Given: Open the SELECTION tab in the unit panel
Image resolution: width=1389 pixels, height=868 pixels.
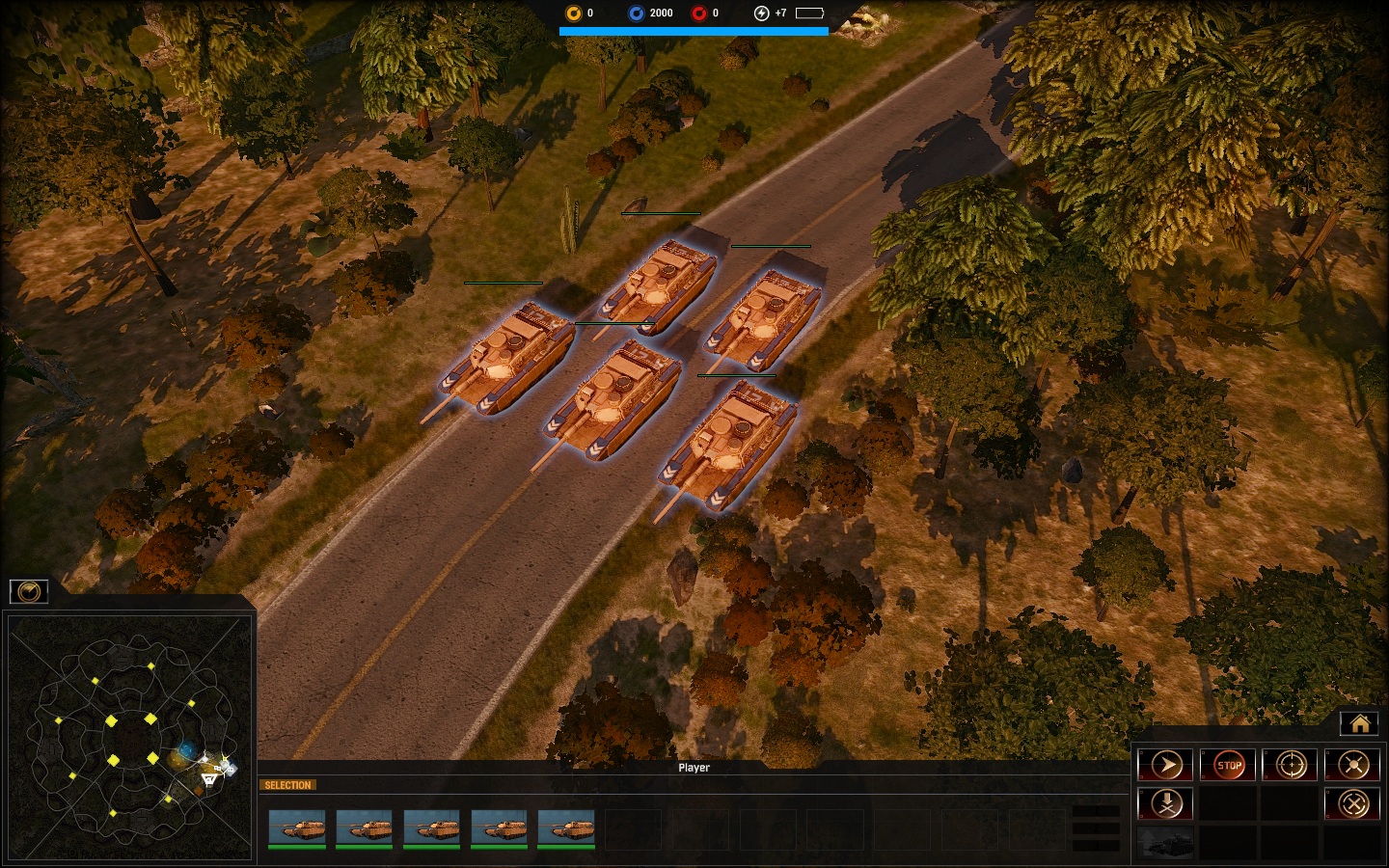Looking at the screenshot, I should (287, 785).
